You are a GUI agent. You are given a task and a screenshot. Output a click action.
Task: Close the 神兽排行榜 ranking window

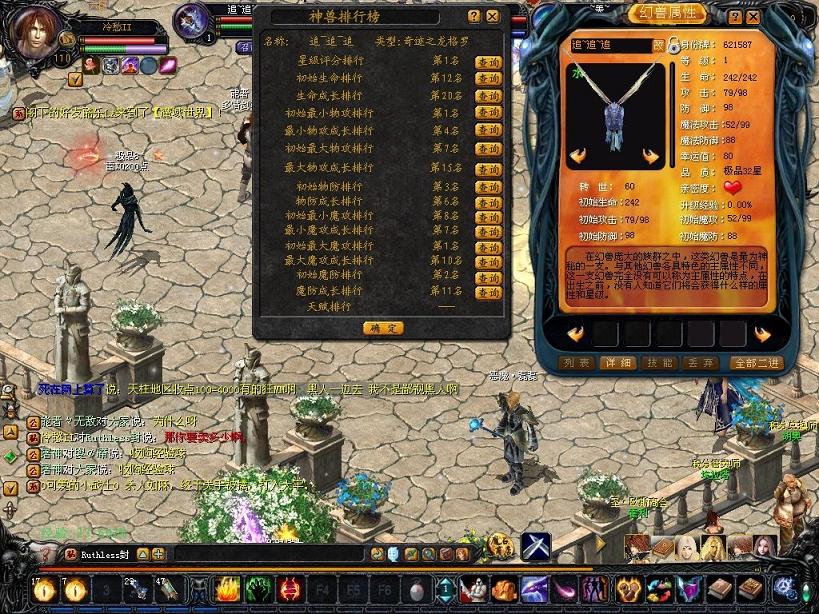click(492, 17)
